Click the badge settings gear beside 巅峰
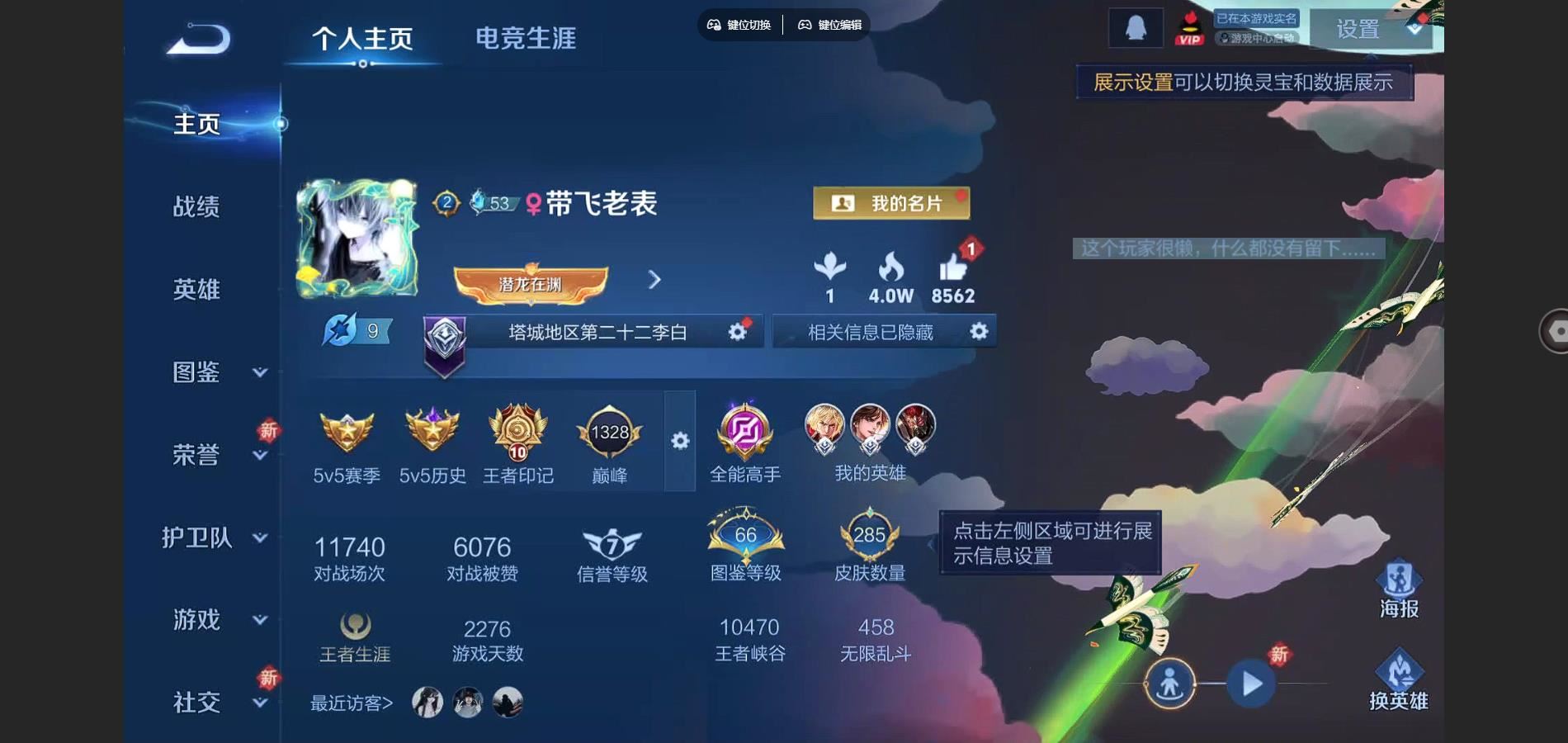This screenshot has width=1568, height=743. tap(680, 442)
